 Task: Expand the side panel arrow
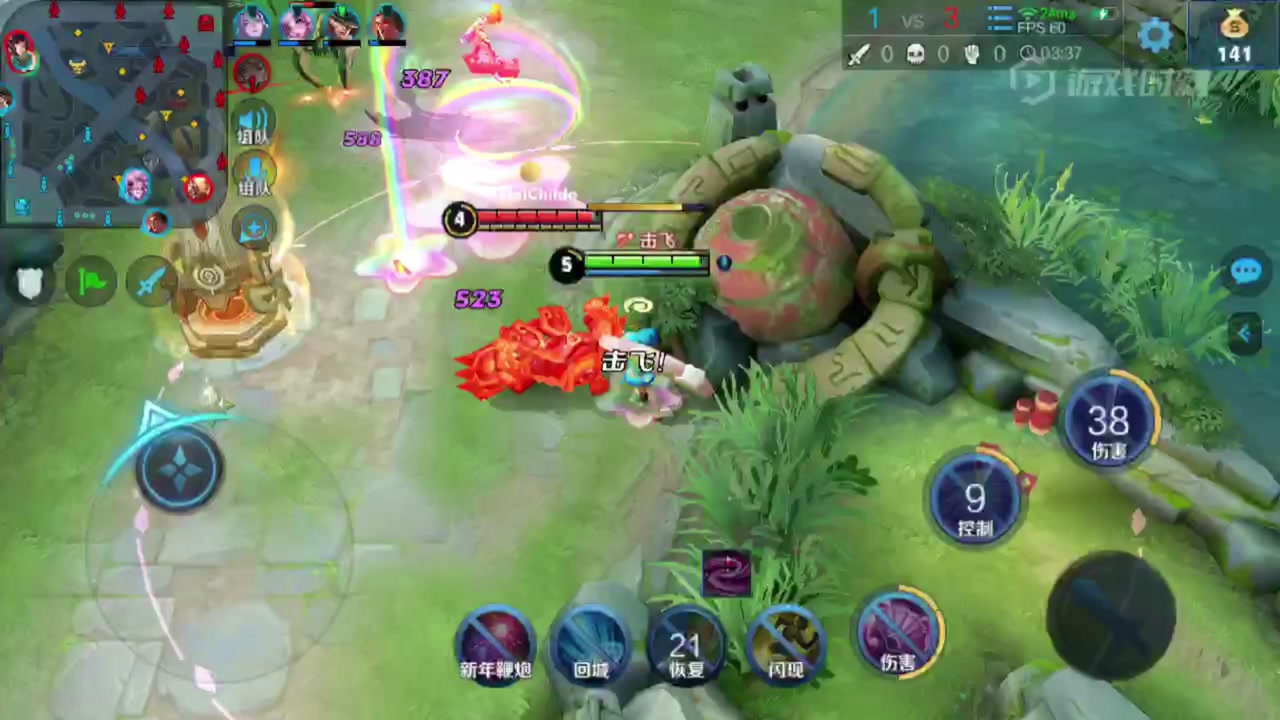pyautogui.click(x=1246, y=333)
